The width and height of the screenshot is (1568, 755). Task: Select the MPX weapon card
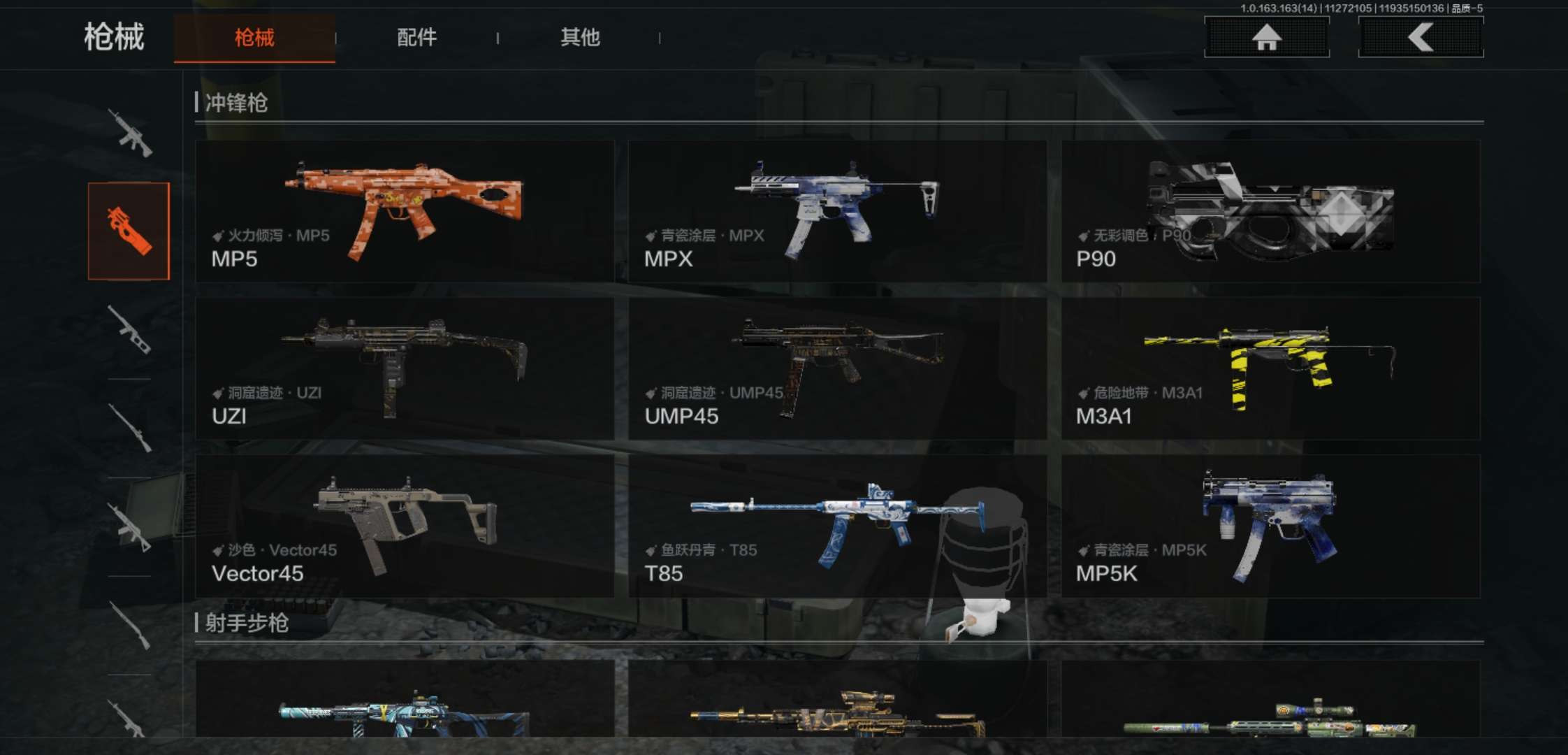(837, 211)
